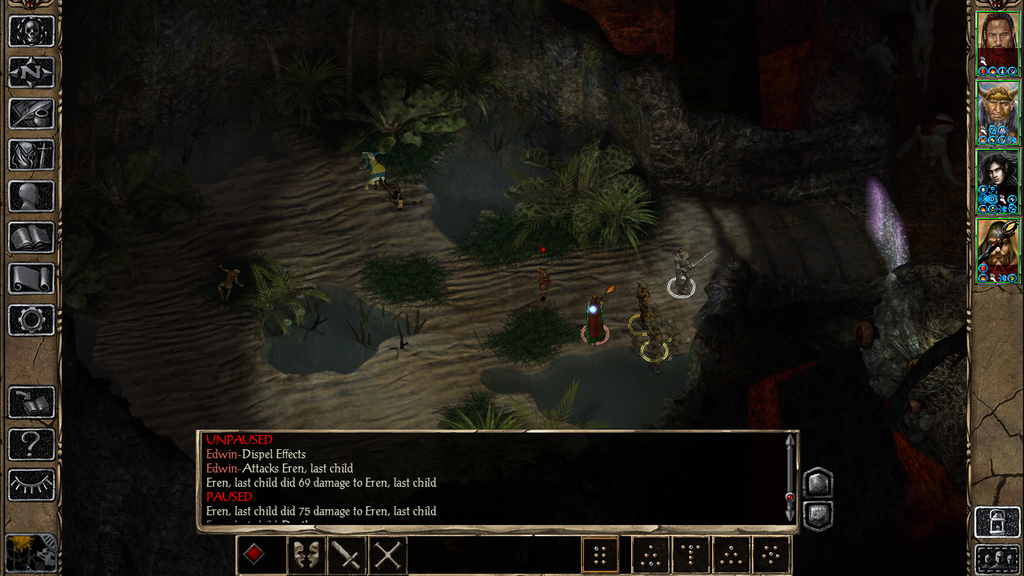
Task: Choose the two-column formation button
Action: pyautogui.click(x=600, y=555)
